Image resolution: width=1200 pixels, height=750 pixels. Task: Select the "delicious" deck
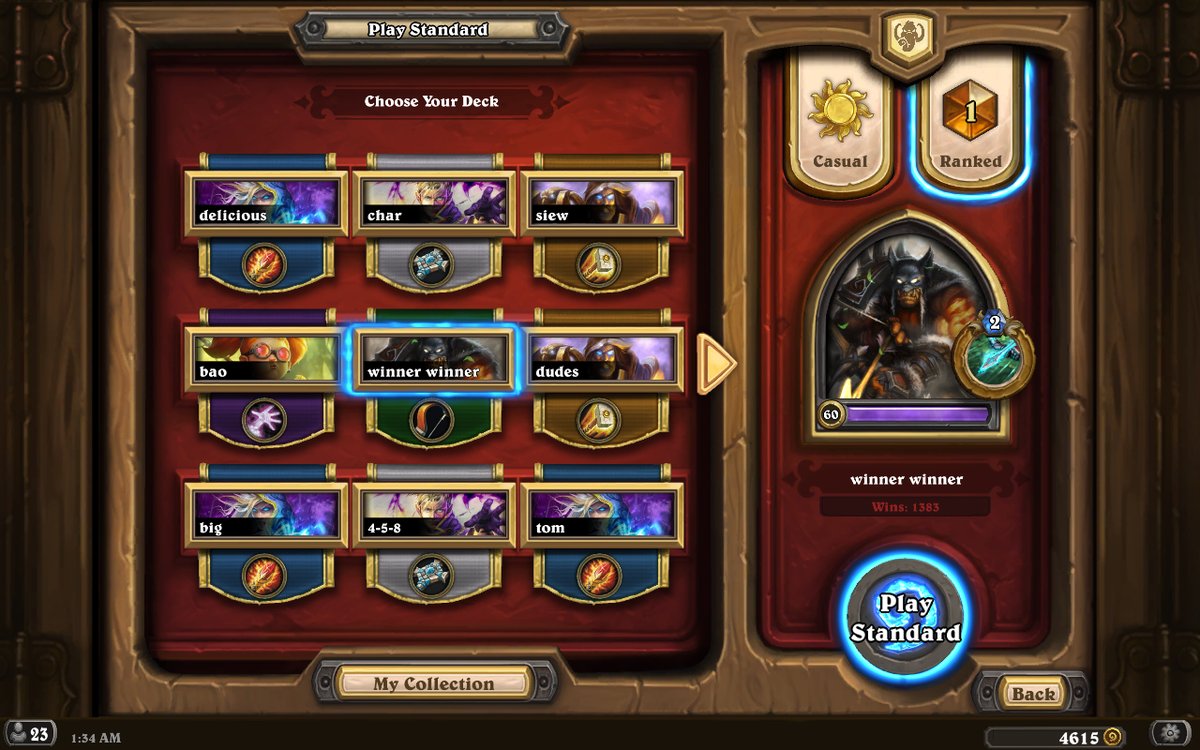[x=265, y=203]
